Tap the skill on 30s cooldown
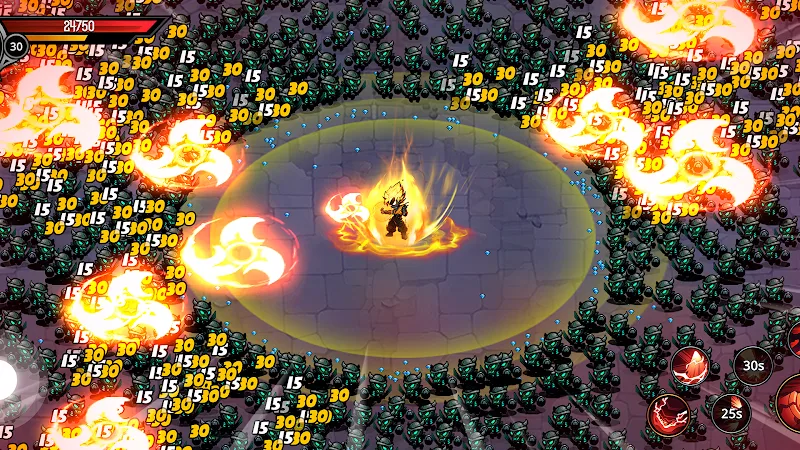Viewport: 800px width, 450px height. coord(753,365)
